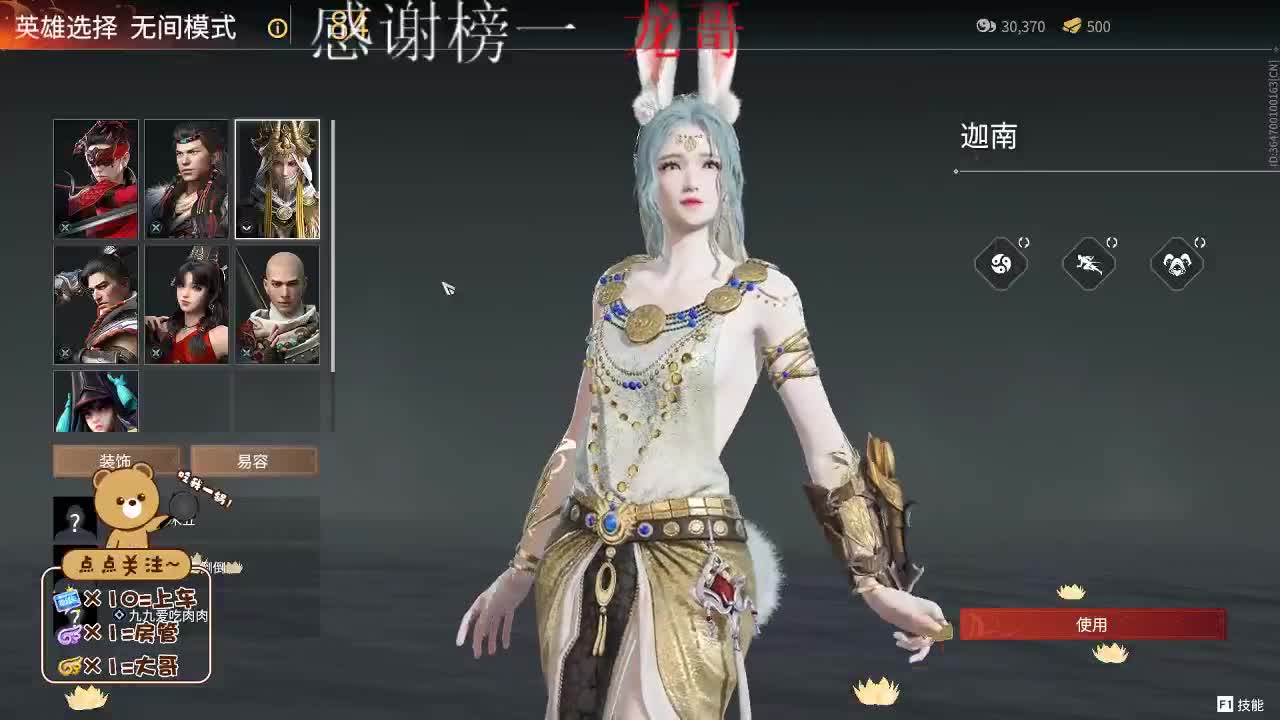The height and width of the screenshot is (720, 1280).
Task: Select the red-masked hero portrait
Action: pos(95,179)
